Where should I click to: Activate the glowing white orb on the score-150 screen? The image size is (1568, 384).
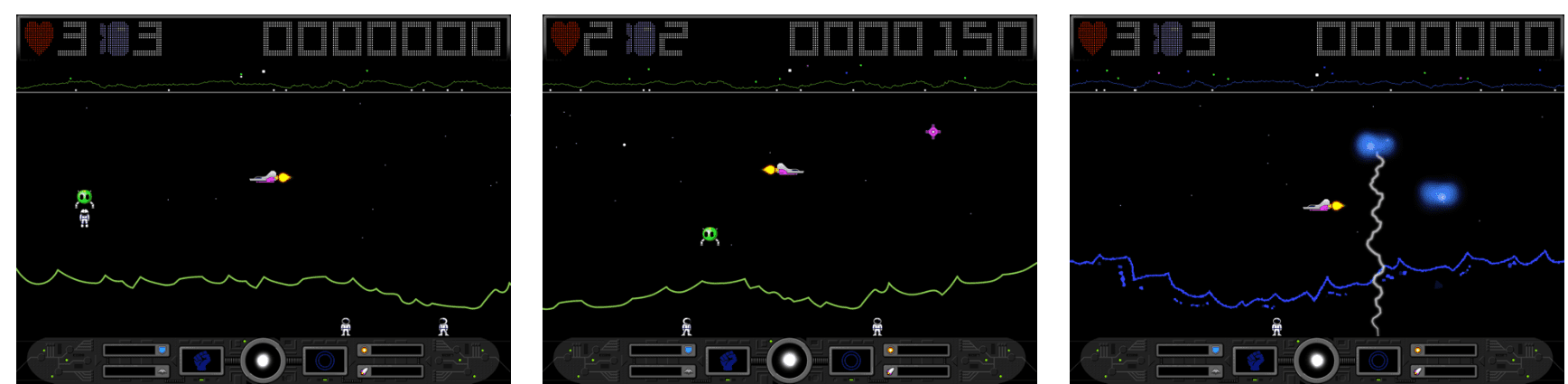pyautogui.click(x=789, y=361)
